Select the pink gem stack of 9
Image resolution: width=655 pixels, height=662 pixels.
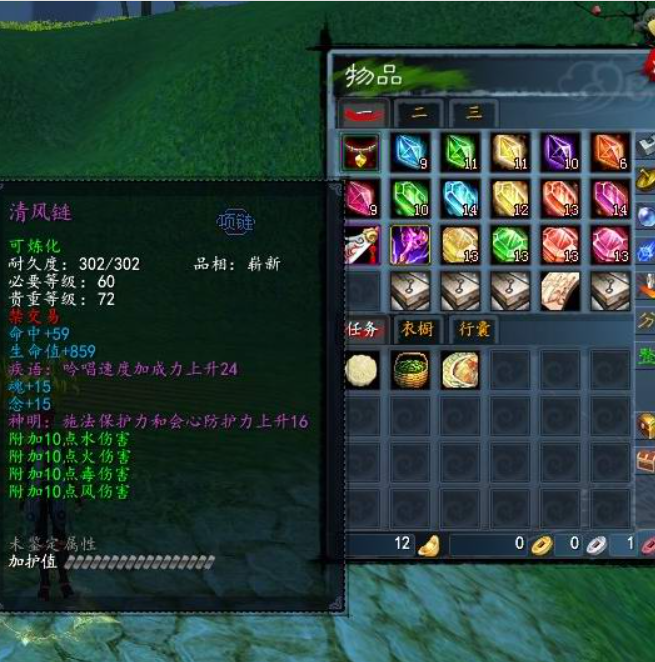pos(361,197)
